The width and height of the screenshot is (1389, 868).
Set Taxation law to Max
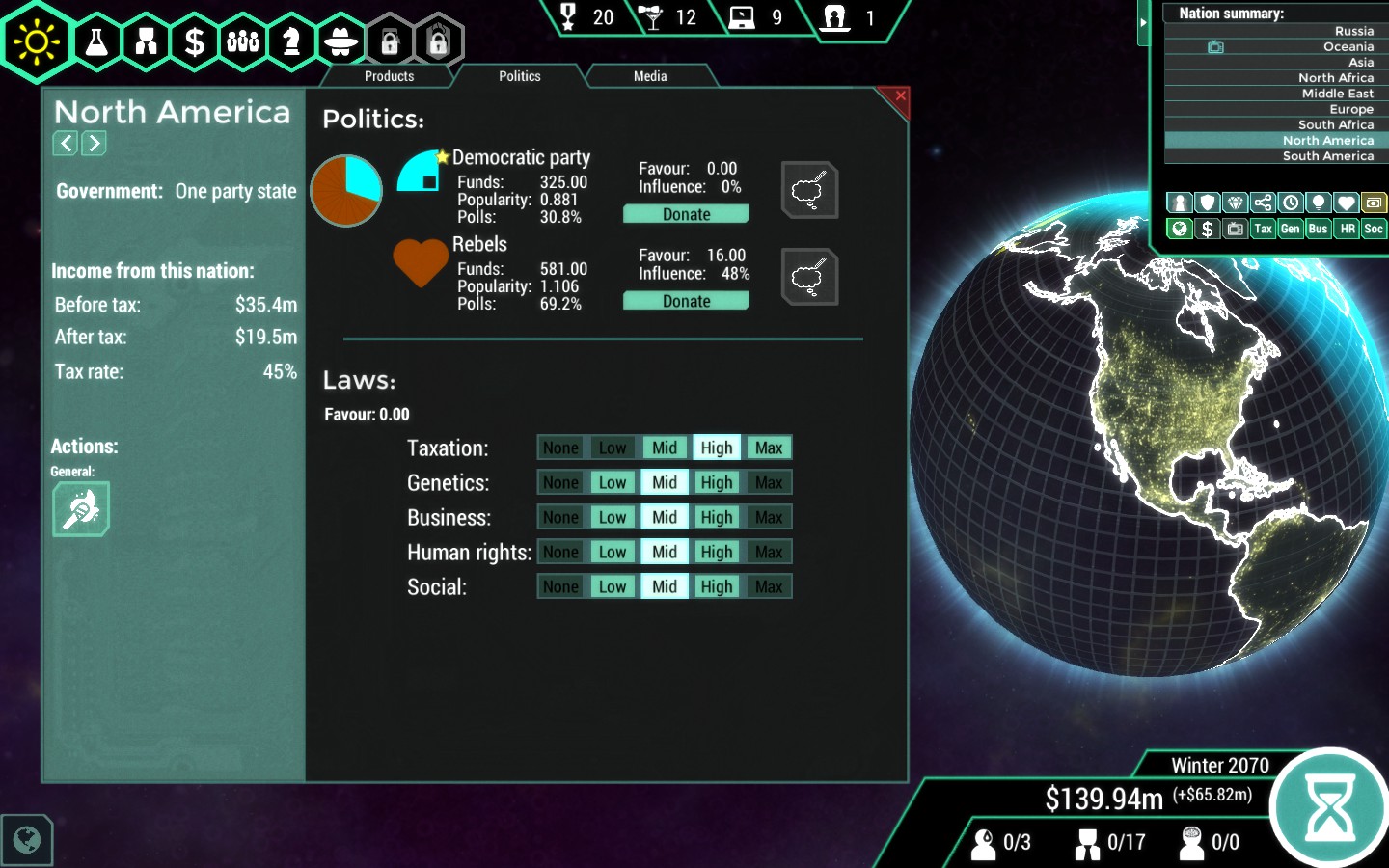pos(769,448)
